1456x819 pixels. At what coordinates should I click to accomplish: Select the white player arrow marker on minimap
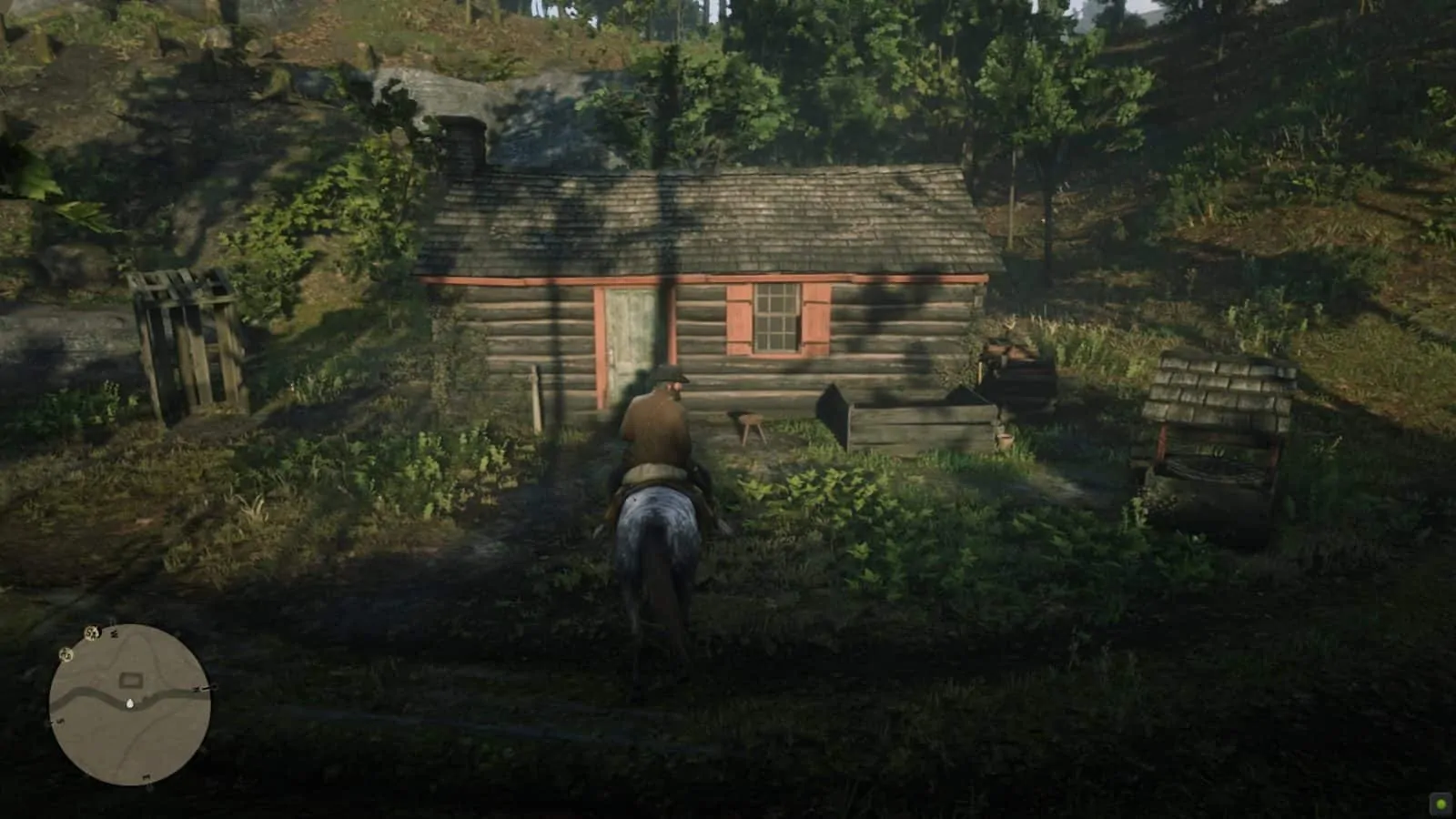point(130,703)
